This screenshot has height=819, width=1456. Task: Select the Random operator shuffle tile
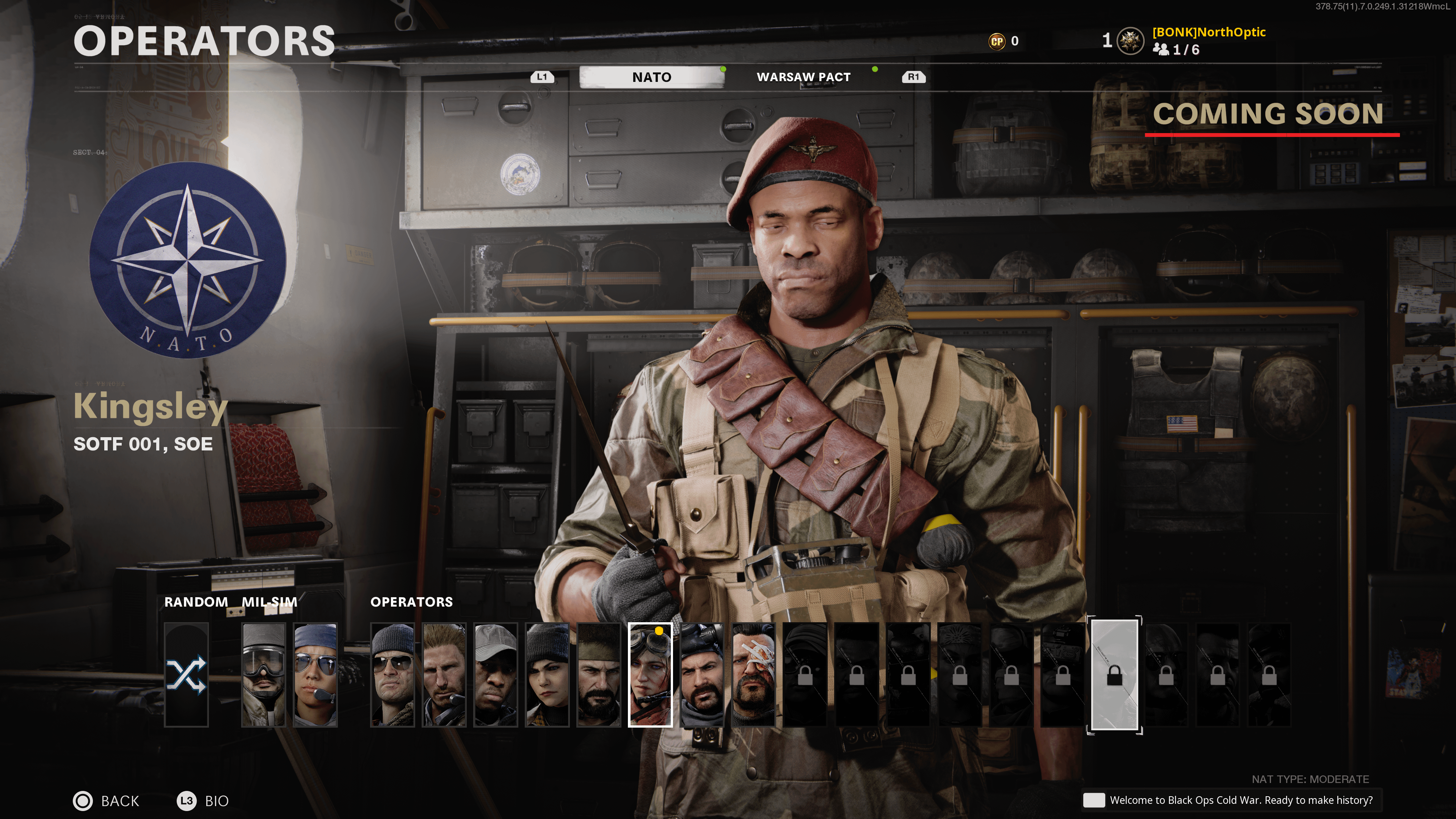[187, 674]
